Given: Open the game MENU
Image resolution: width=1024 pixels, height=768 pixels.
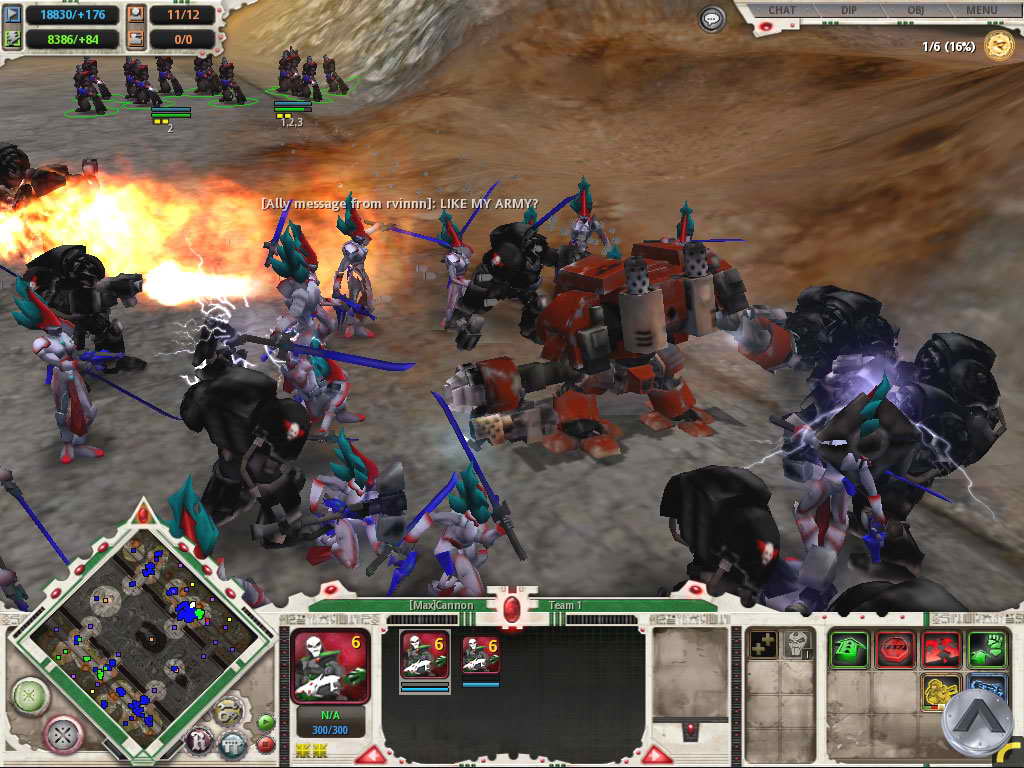Looking at the screenshot, I should point(981,10).
